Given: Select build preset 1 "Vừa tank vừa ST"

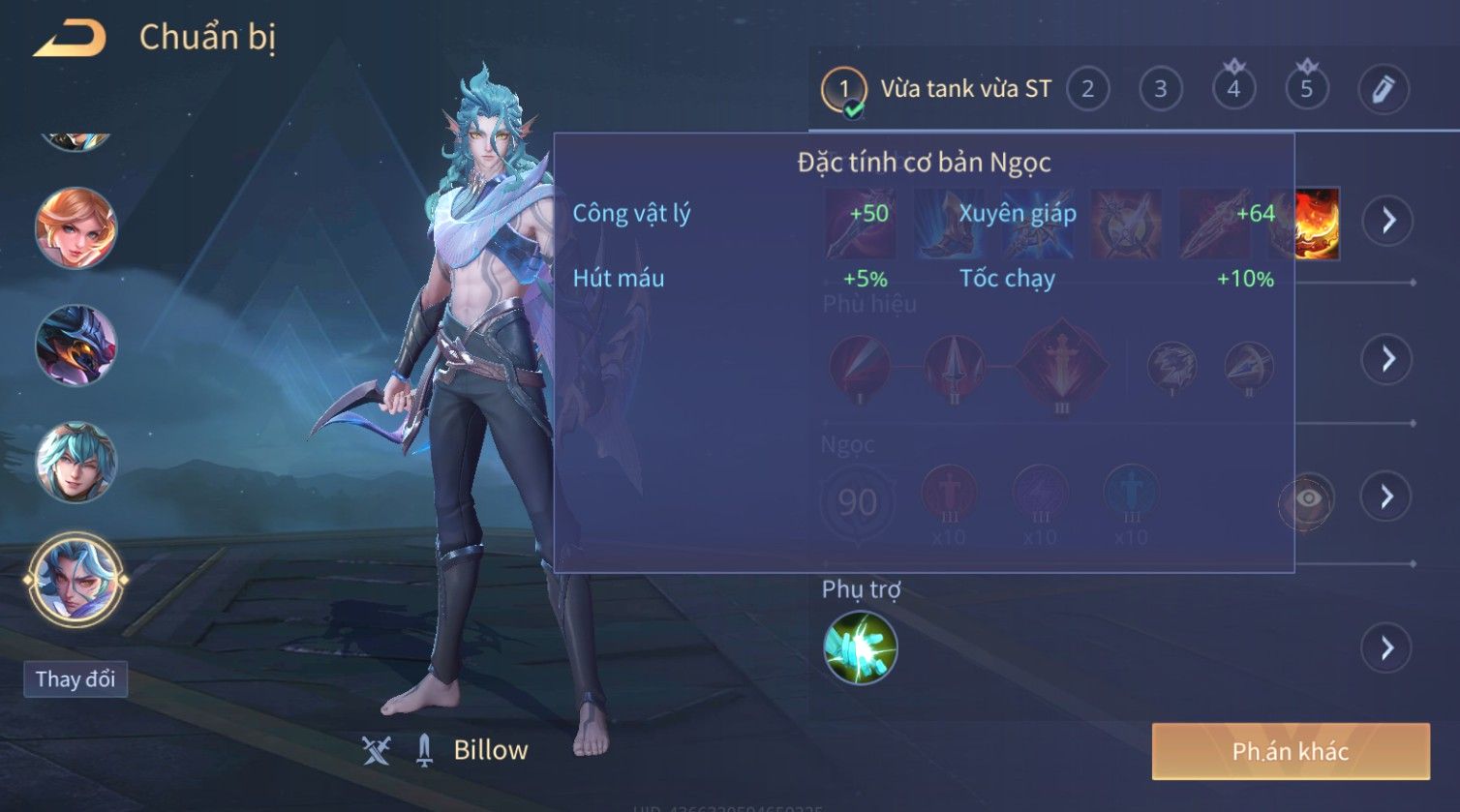Looking at the screenshot, I should (937, 90).
